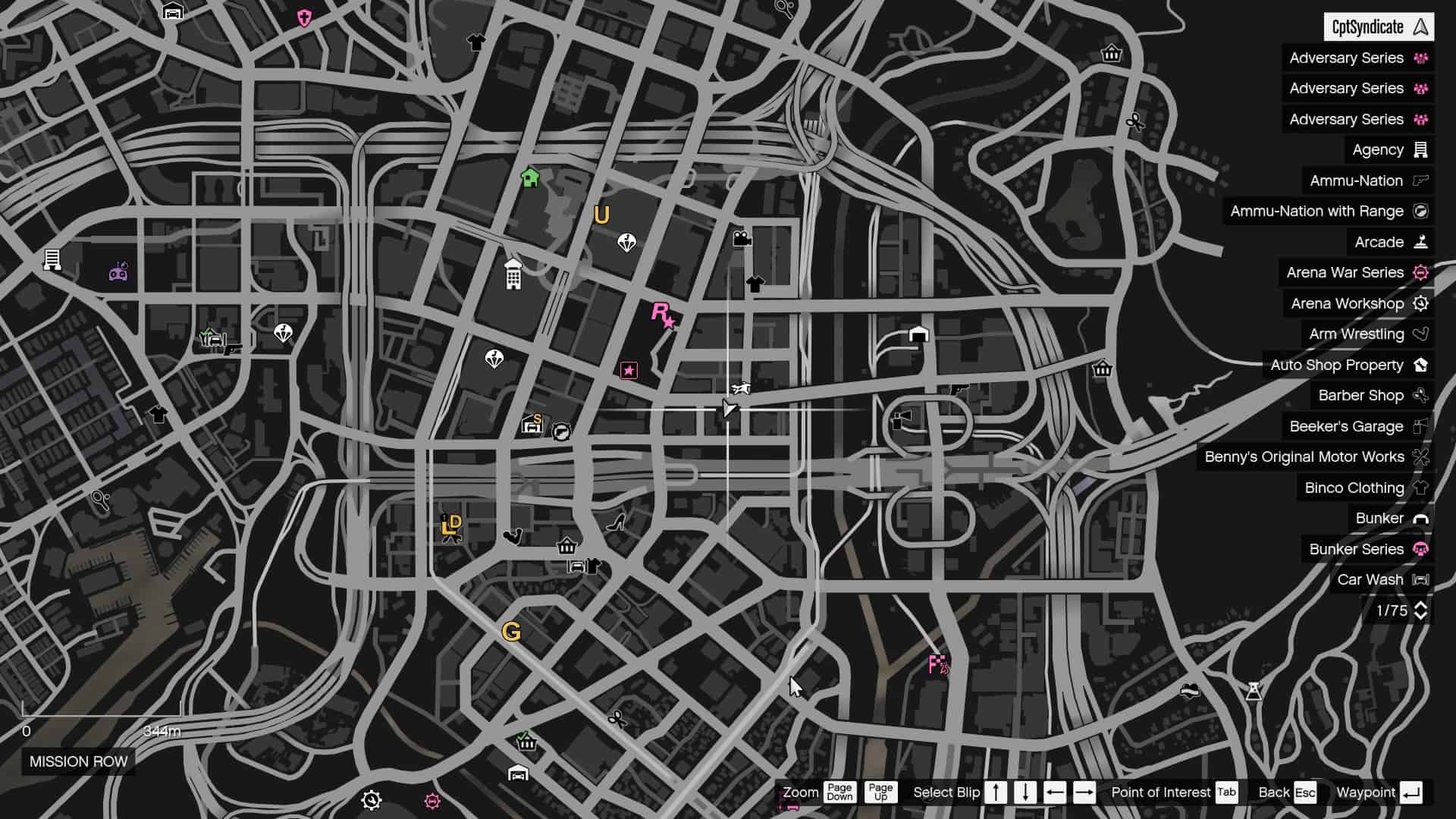Select the Agency icon in the legend
The height and width of the screenshot is (819, 1456).
1420,149
